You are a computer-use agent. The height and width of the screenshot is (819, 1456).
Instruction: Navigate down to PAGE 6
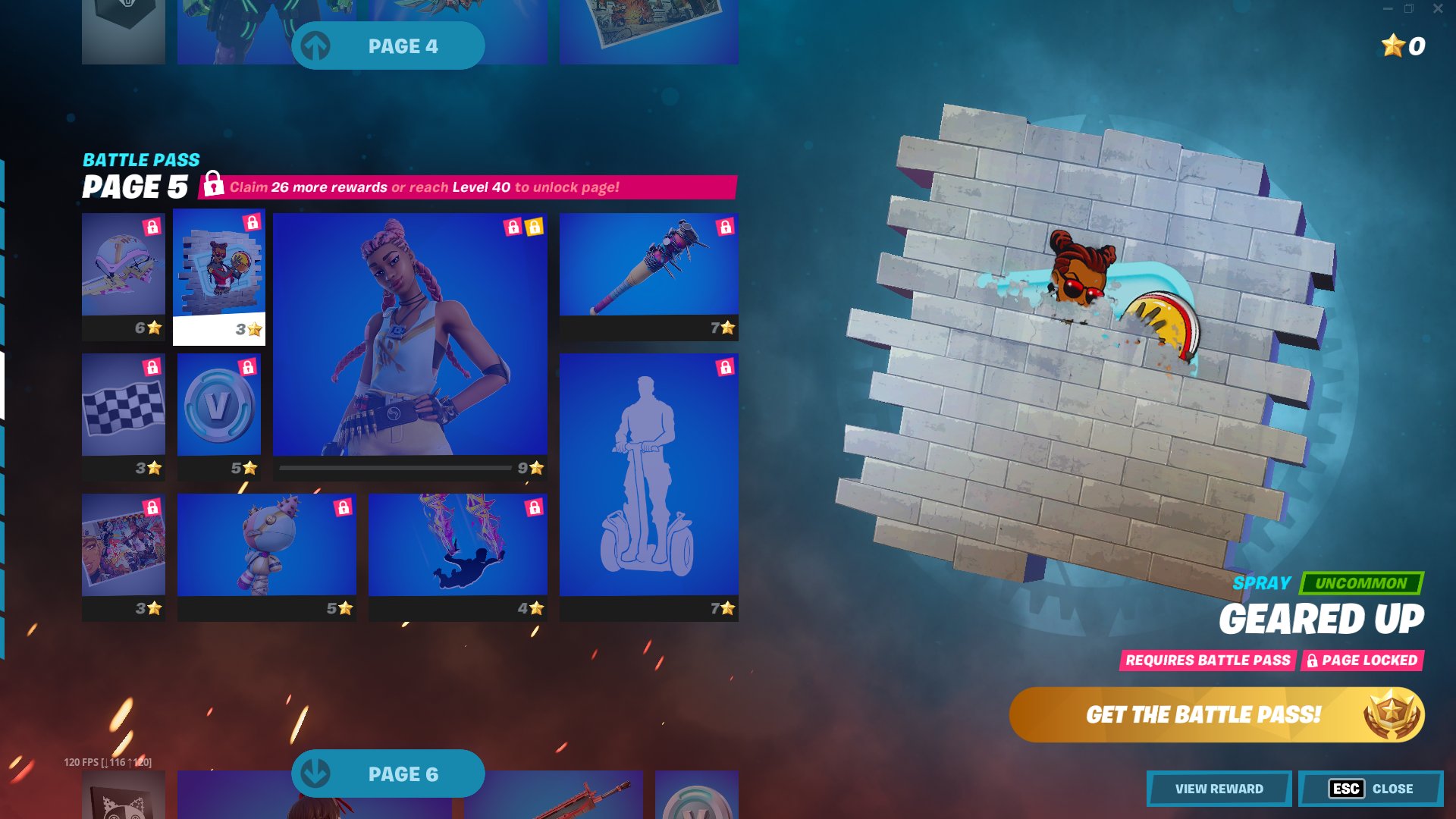click(388, 773)
